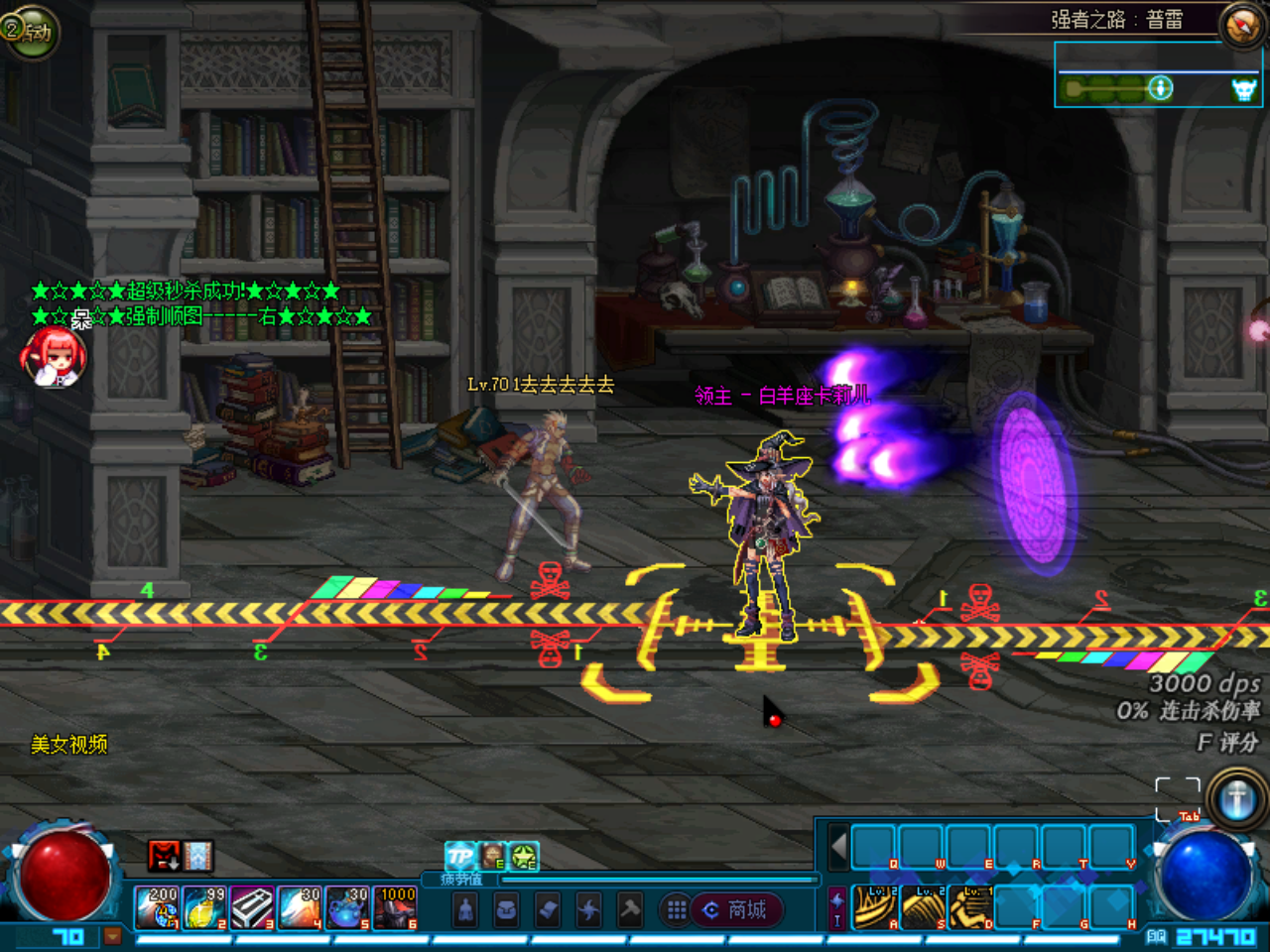Click the green star emblem E icon
Image resolution: width=1270 pixels, height=952 pixels.
[524, 855]
